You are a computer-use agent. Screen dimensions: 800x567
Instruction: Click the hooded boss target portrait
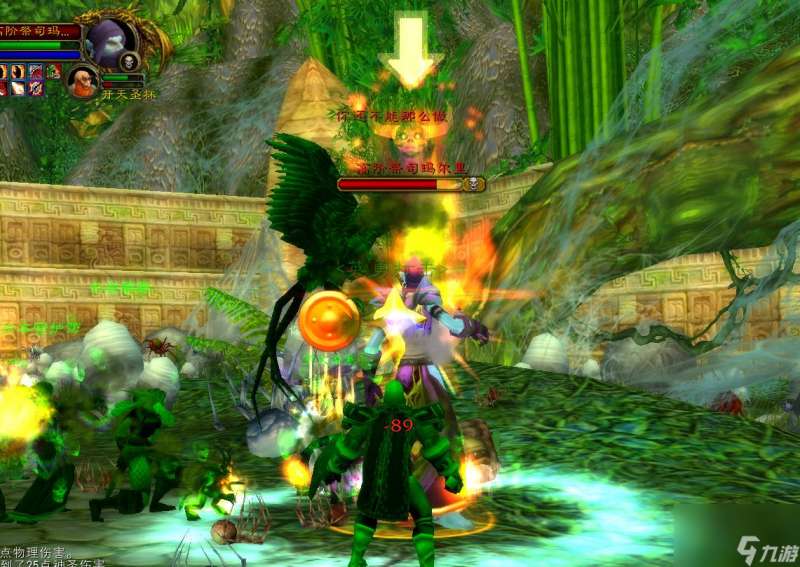click(x=108, y=42)
